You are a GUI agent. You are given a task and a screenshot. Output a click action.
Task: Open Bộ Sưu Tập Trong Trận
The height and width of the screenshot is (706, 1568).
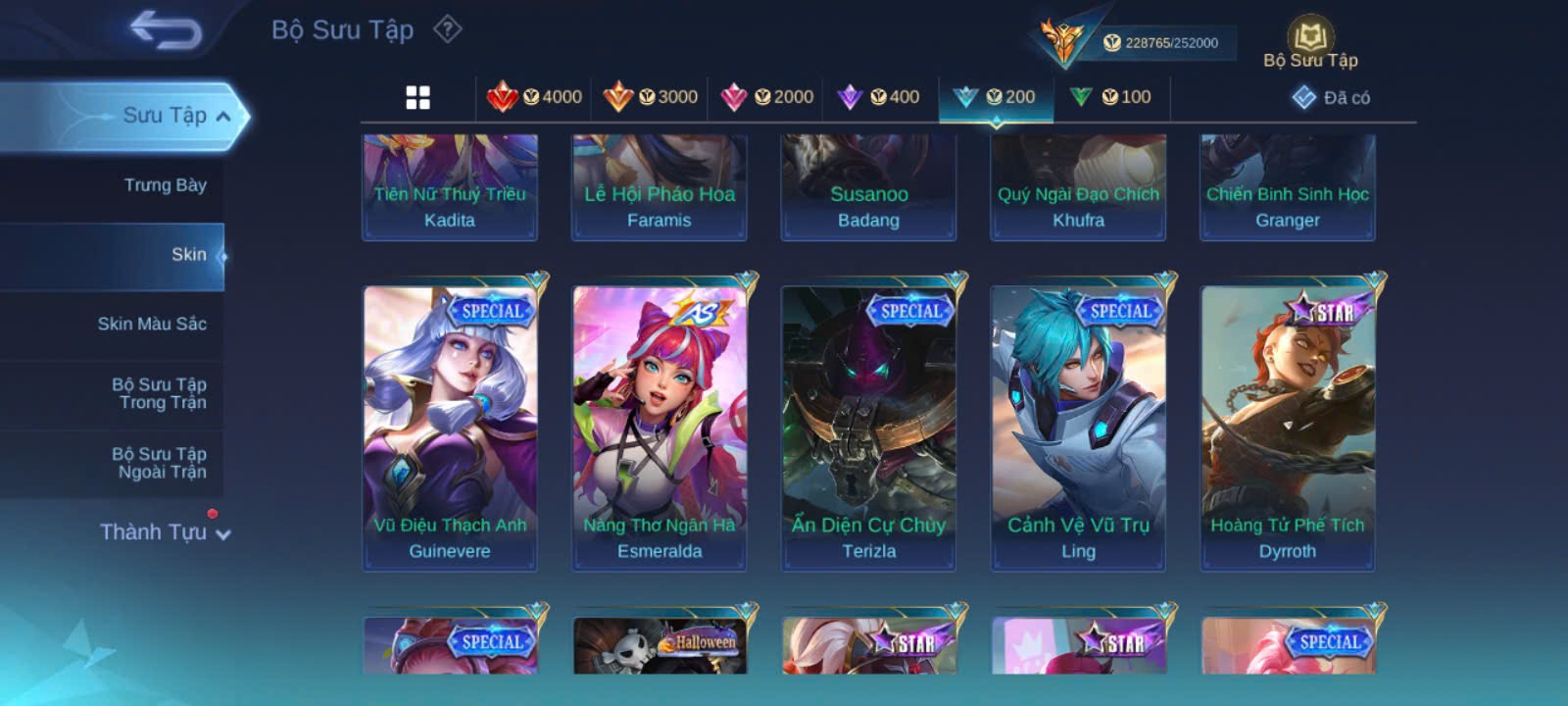click(x=159, y=393)
